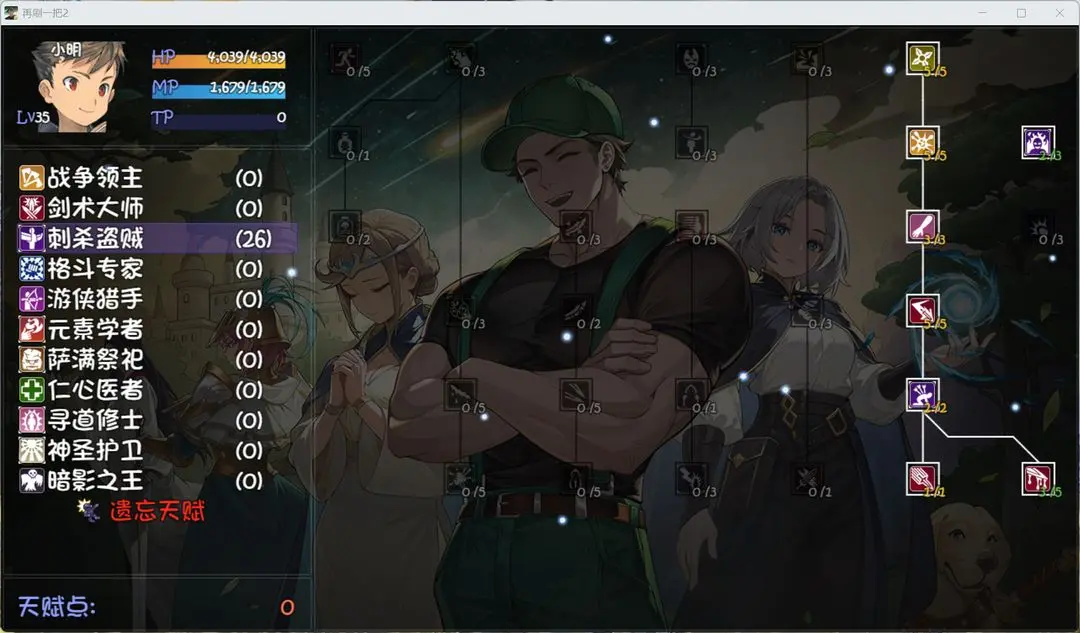Screen dimensions: 1080x633
Task: Click the orange burst talent icon
Action: click(x=922, y=143)
